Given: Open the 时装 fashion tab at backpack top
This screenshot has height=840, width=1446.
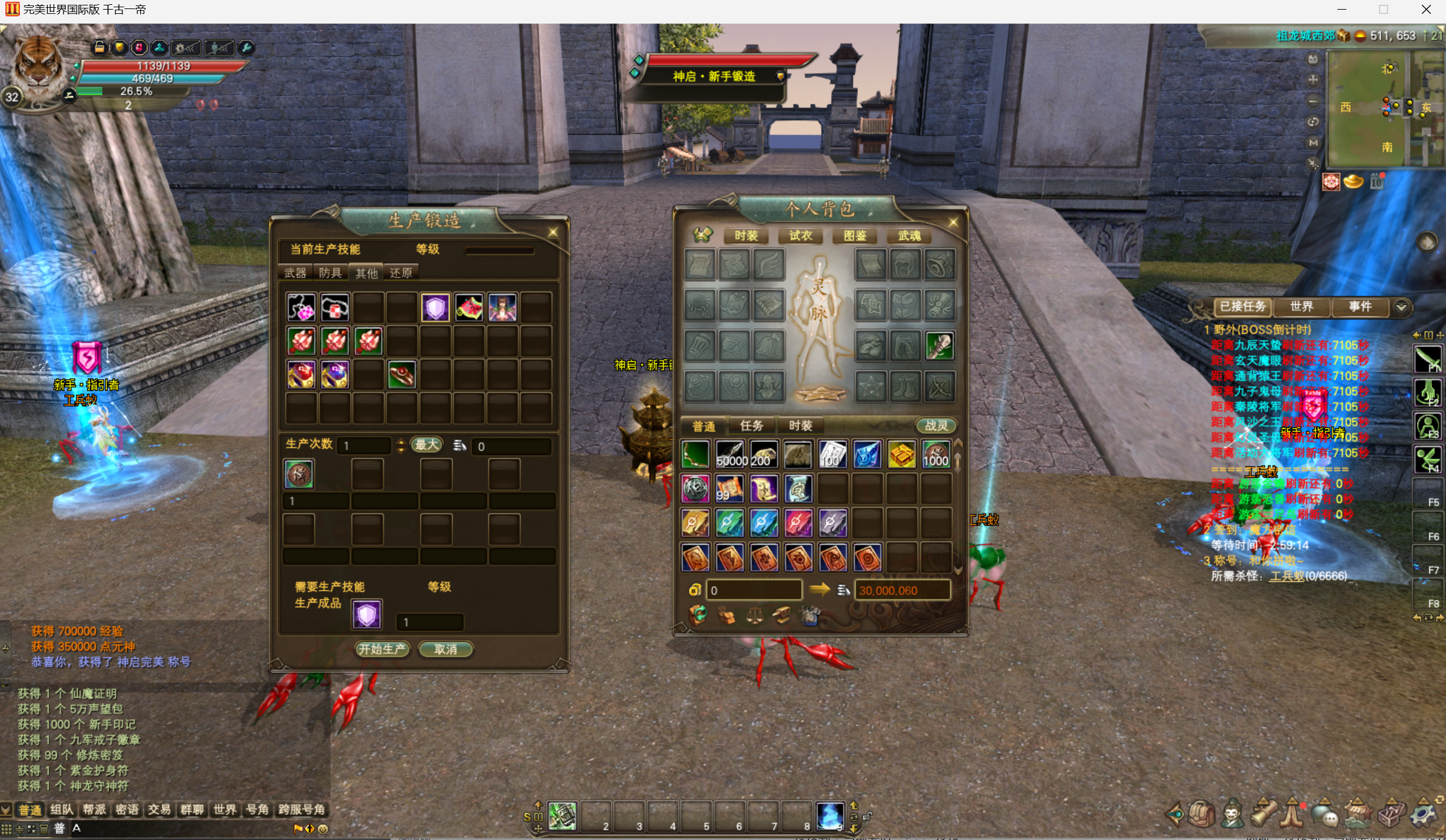Looking at the screenshot, I should (746, 236).
